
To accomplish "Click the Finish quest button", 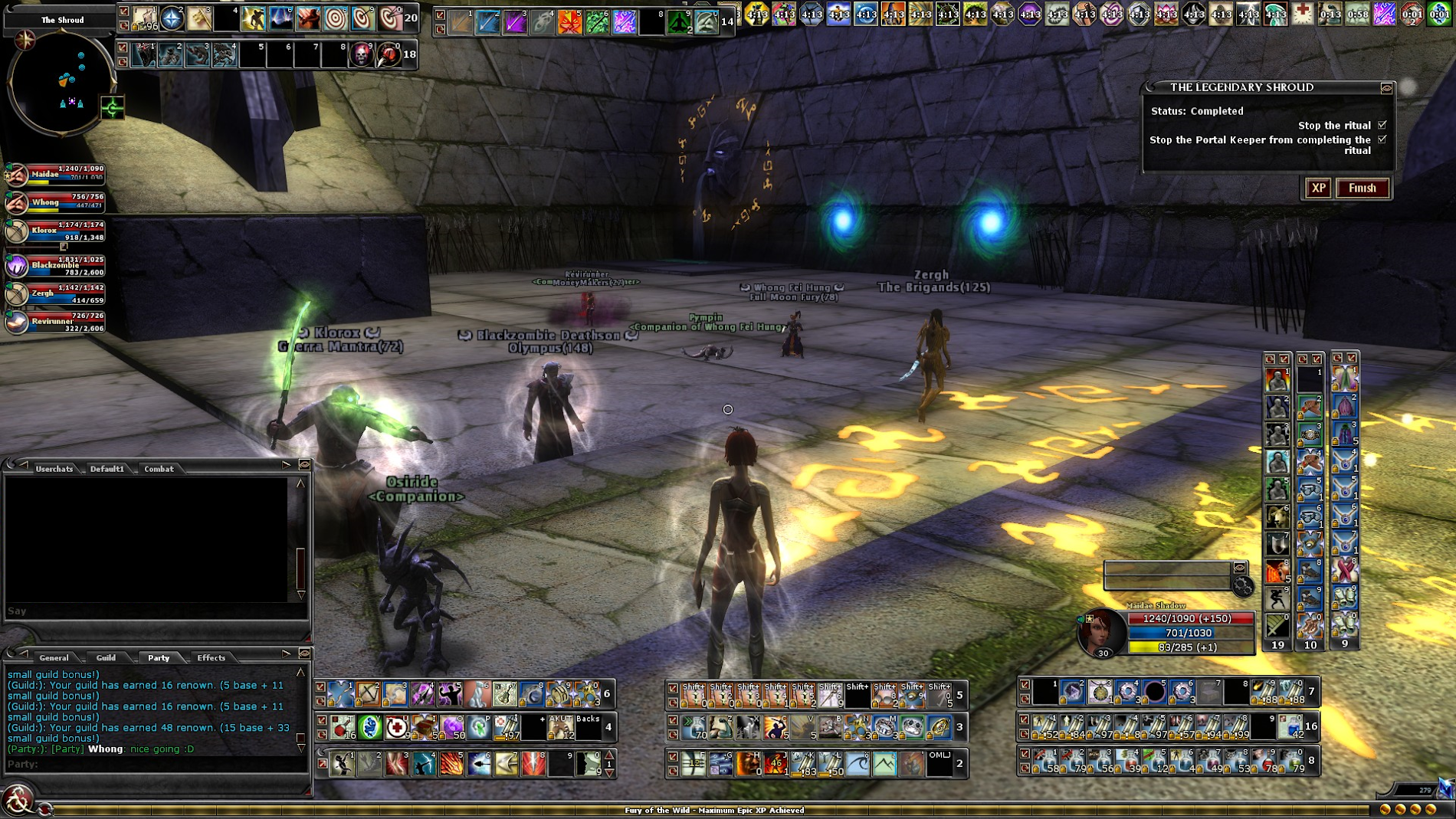I will (1362, 188).
